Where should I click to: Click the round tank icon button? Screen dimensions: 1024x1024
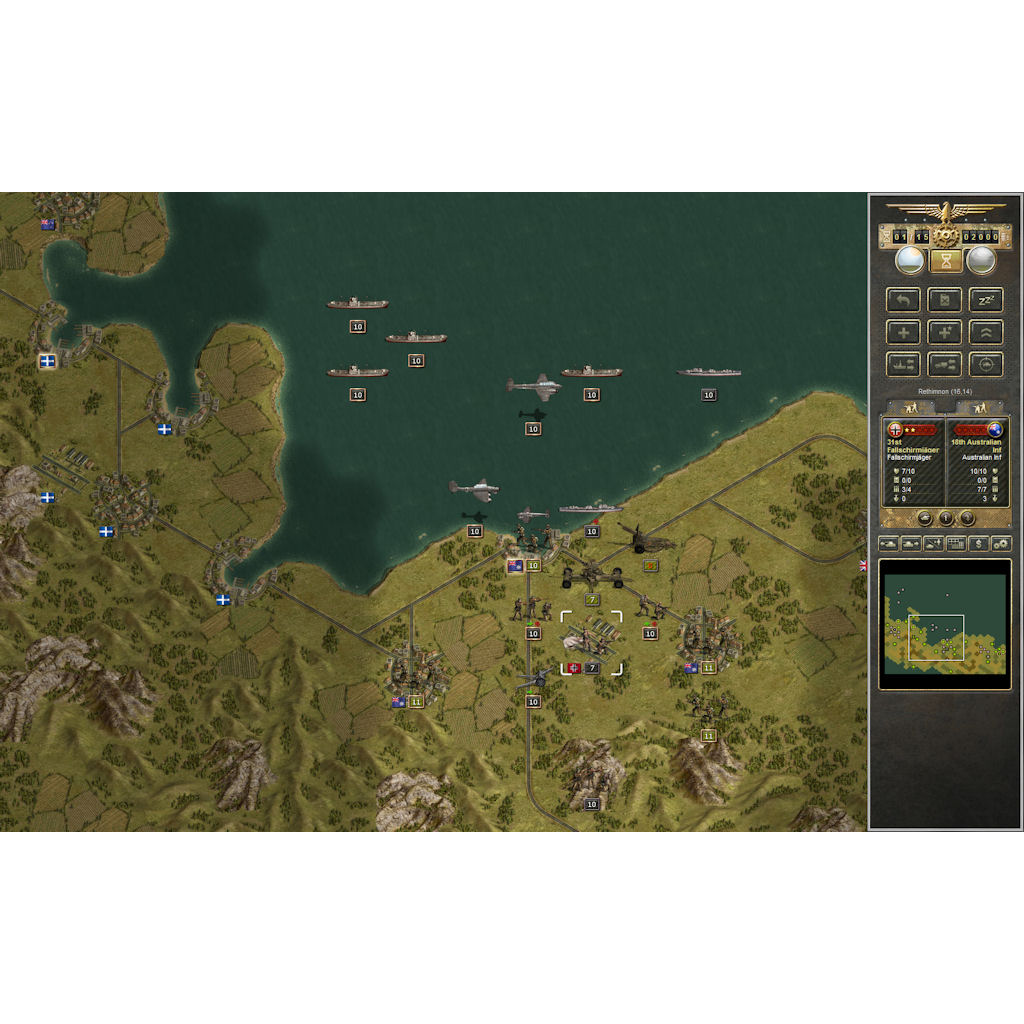(924, 518)
